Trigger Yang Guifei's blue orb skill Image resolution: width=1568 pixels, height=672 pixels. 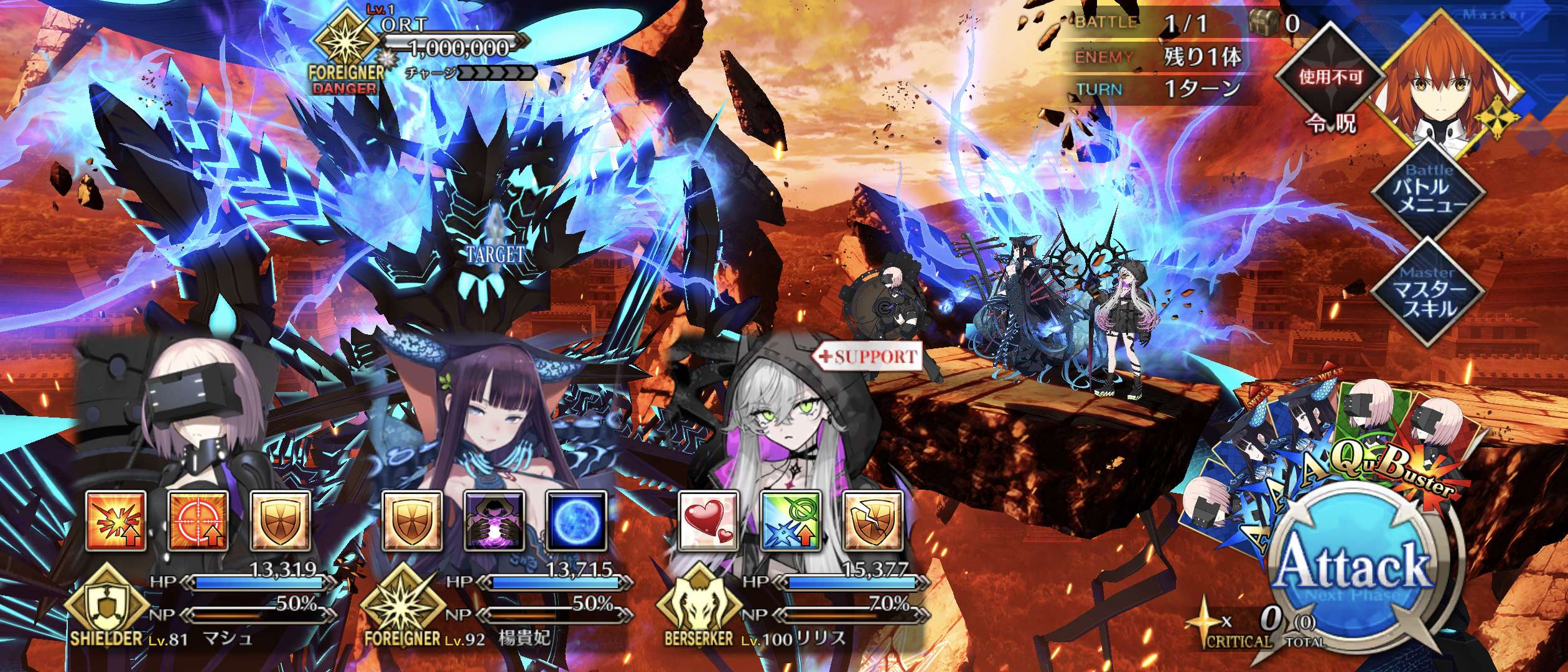pos(576,521)
